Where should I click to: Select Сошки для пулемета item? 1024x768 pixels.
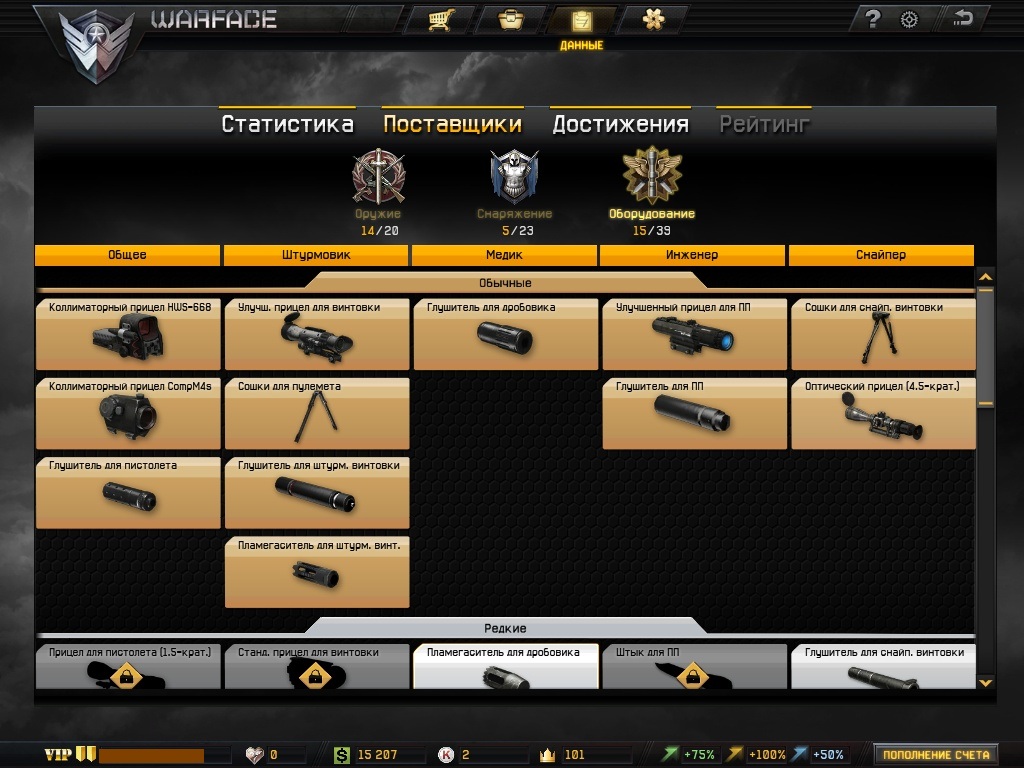click(317, 413)
